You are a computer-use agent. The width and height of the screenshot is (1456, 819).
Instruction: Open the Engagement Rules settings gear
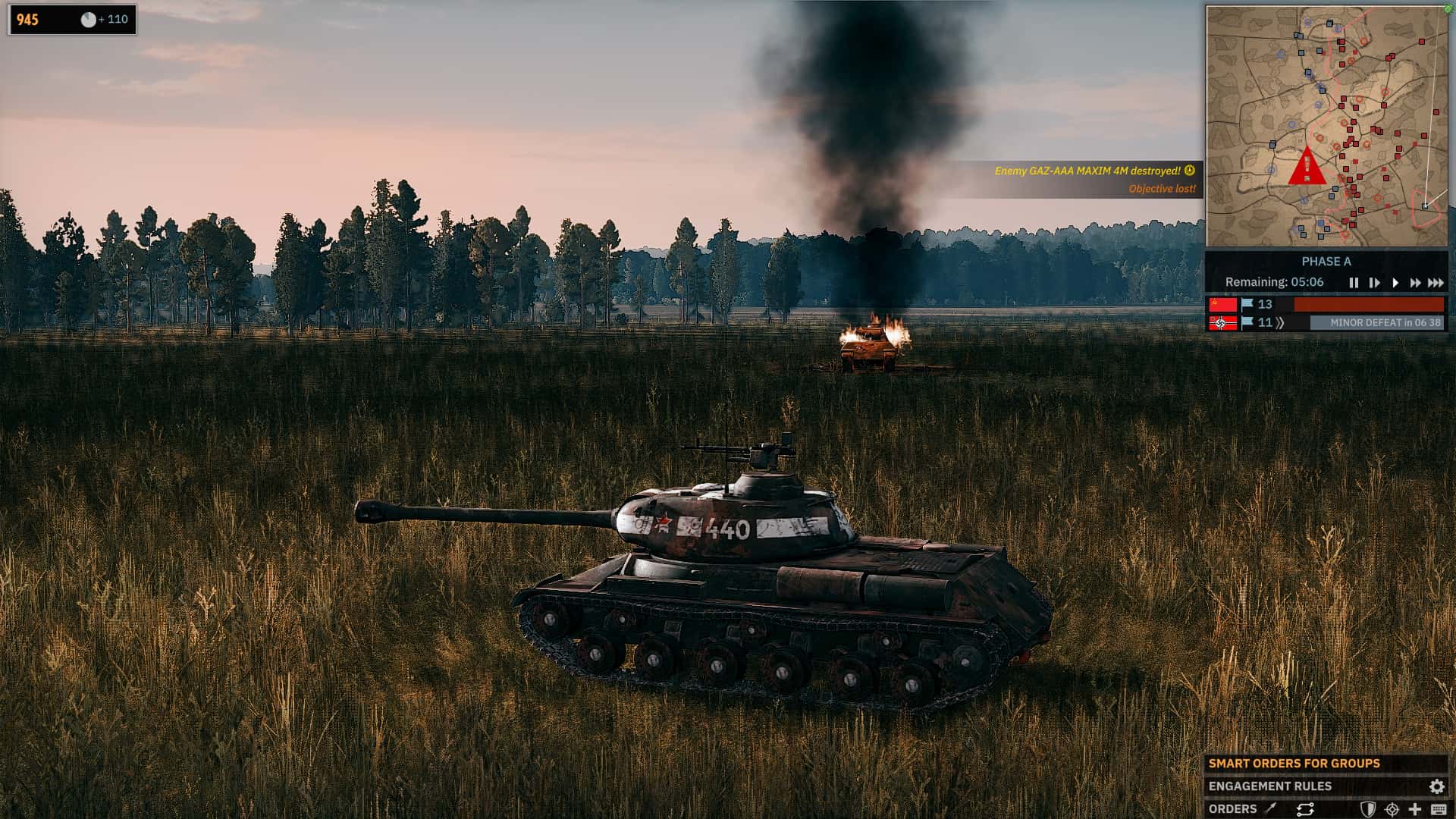tap(1437, 786)
